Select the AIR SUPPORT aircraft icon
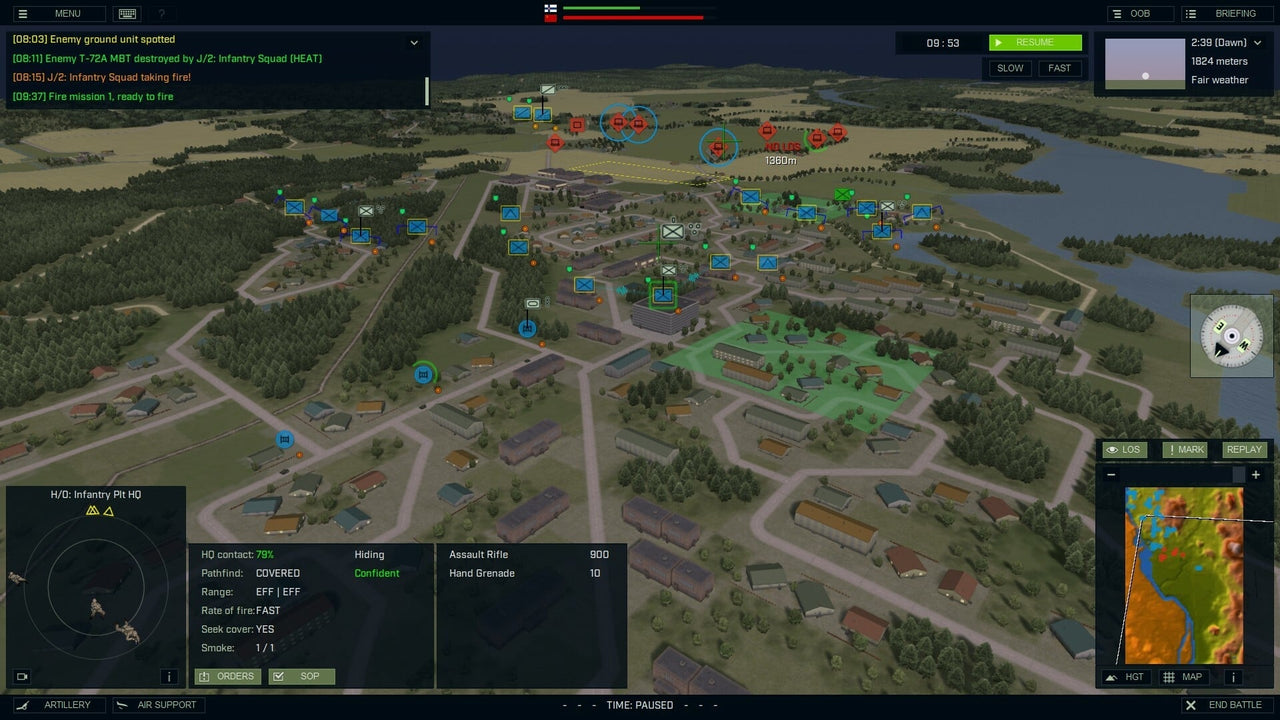Screen dimensions: 1280x720 point(121,705)
